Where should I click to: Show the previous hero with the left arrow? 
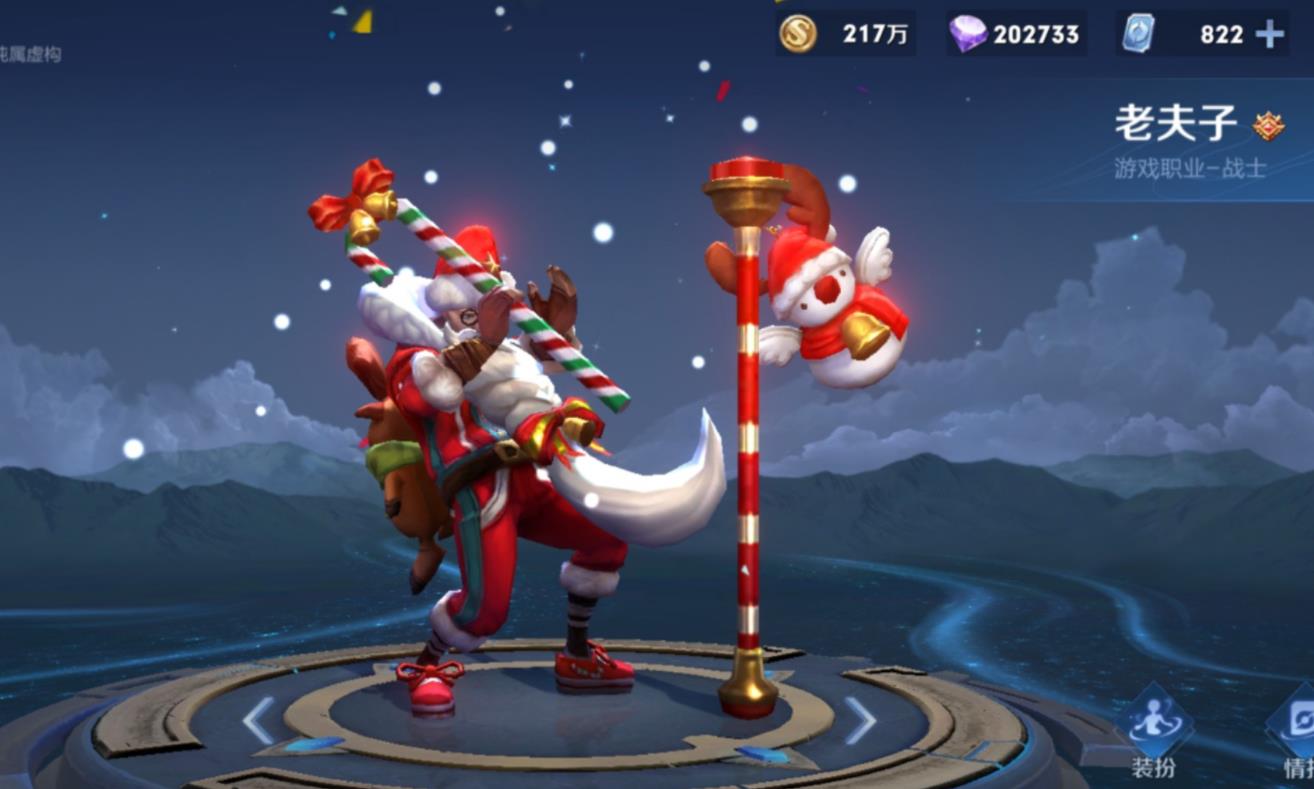click(258, 720)
